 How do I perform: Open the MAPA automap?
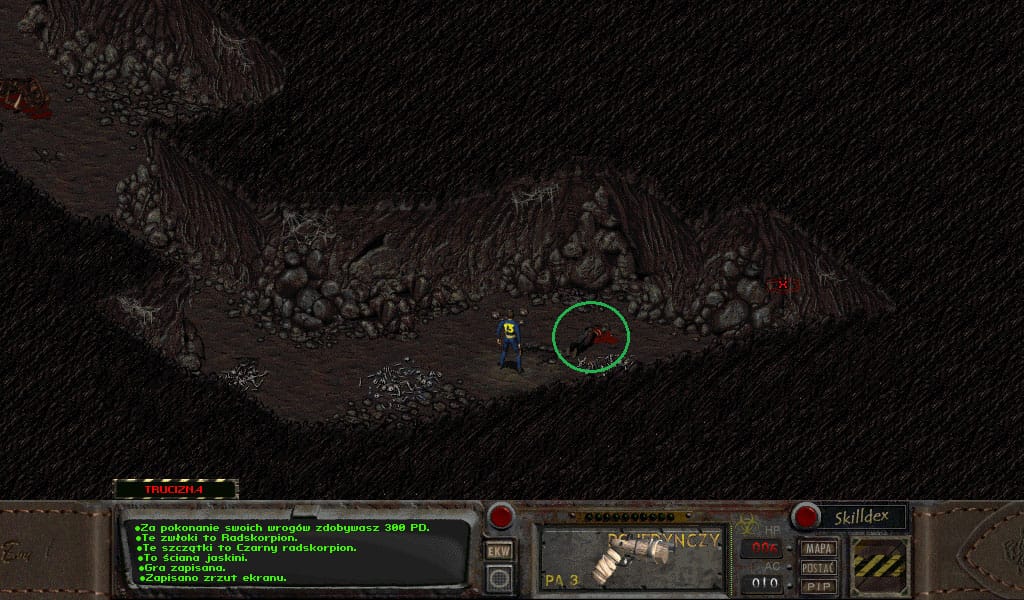[x=819, y=548]
